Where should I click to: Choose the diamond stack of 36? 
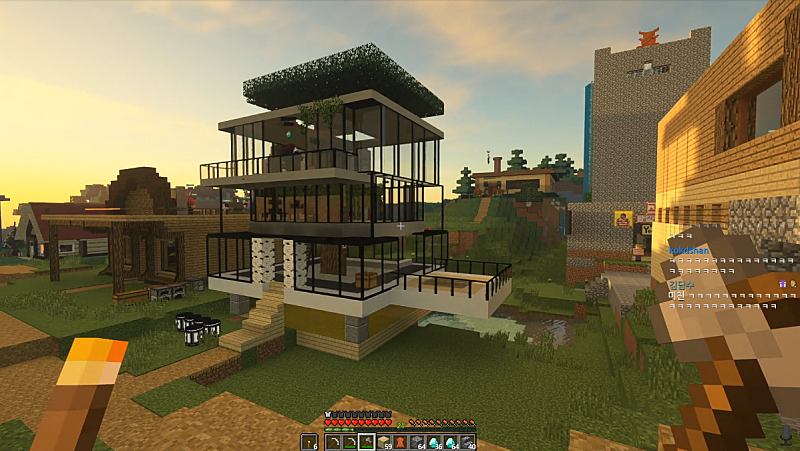pyautogui.click(x=434, y=442)
